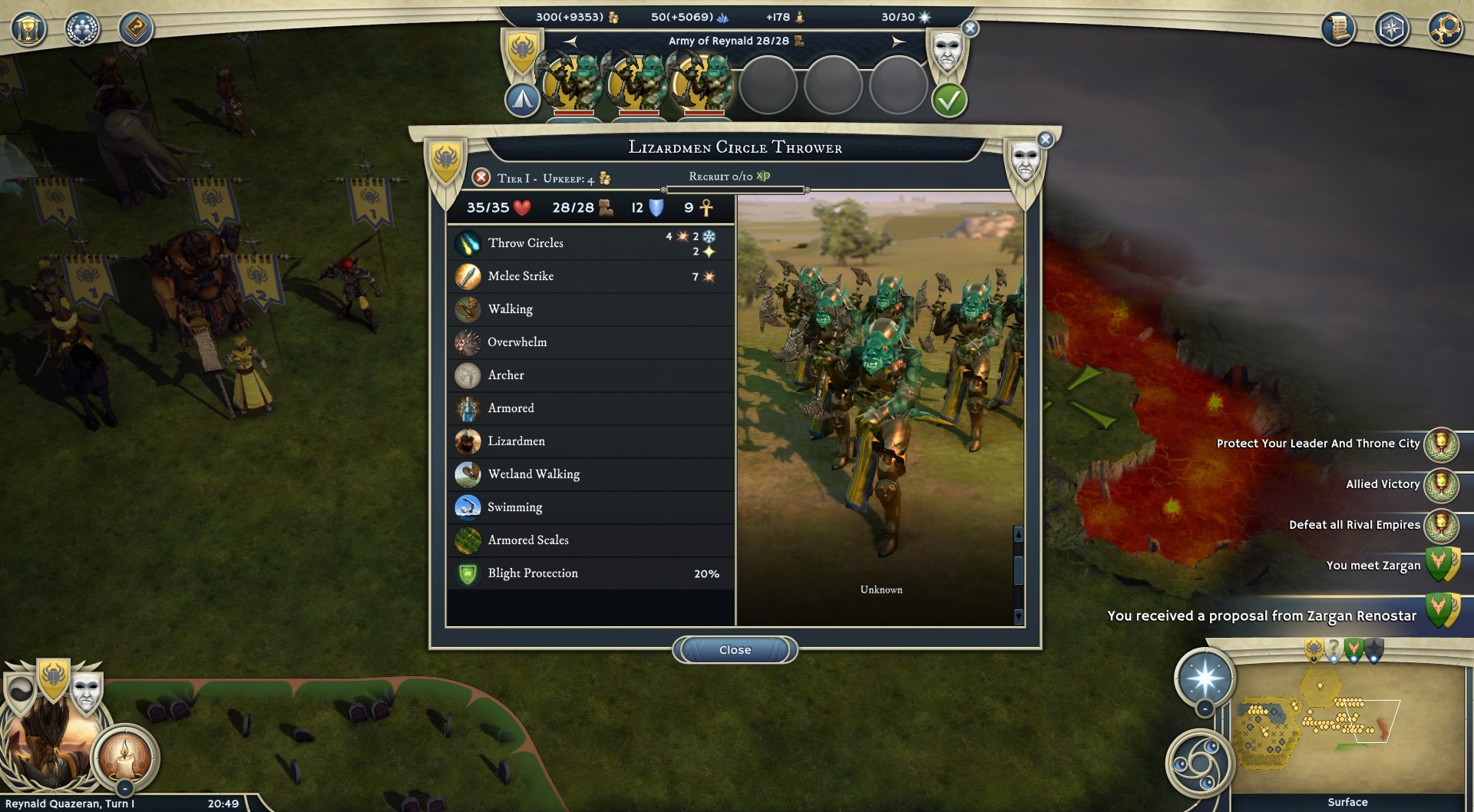
Task: Activate the candle end-turn button
Action: pyautogui.click(x=124, y=756)
